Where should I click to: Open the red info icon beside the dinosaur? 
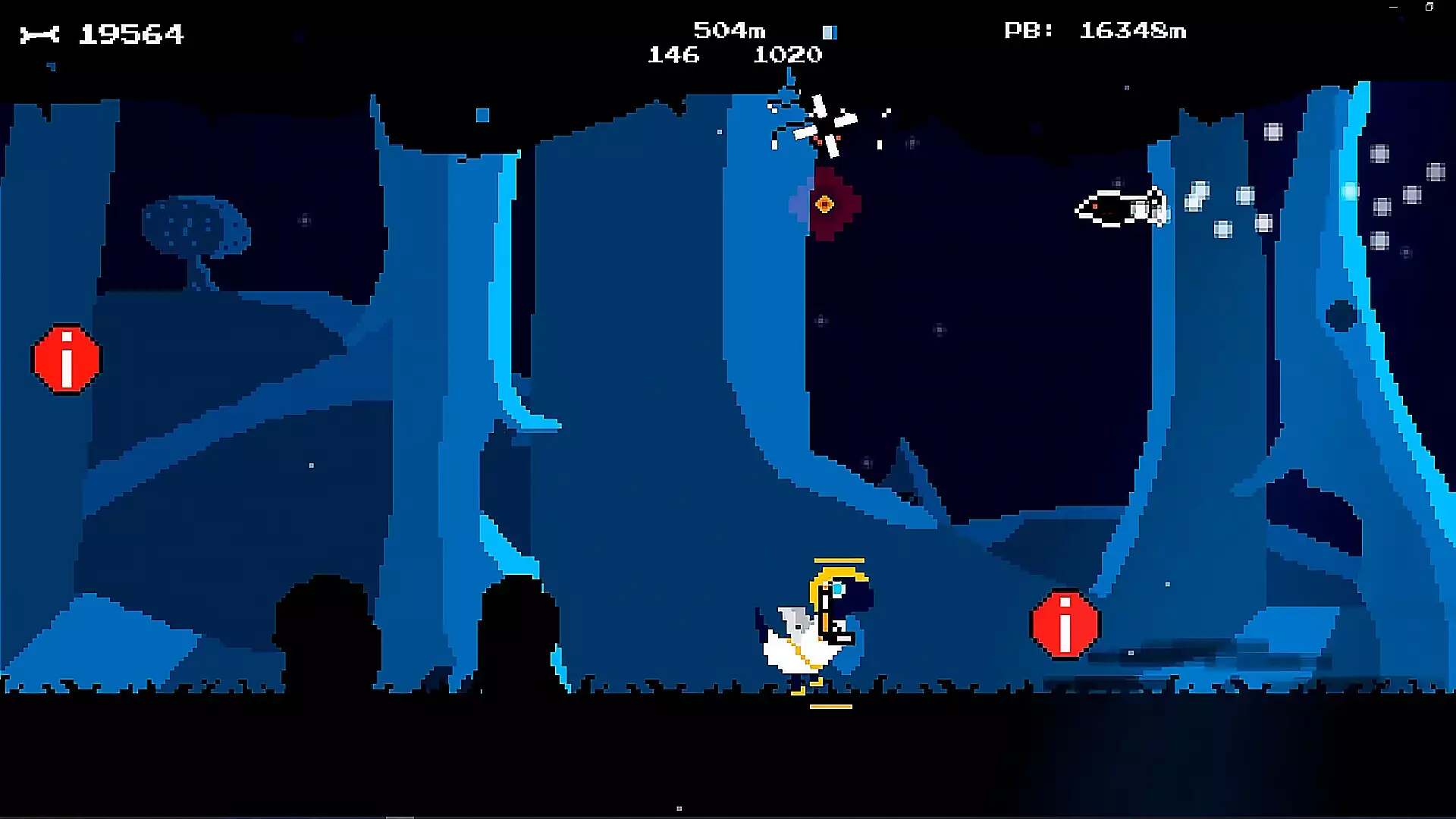tap(1065, 624)
